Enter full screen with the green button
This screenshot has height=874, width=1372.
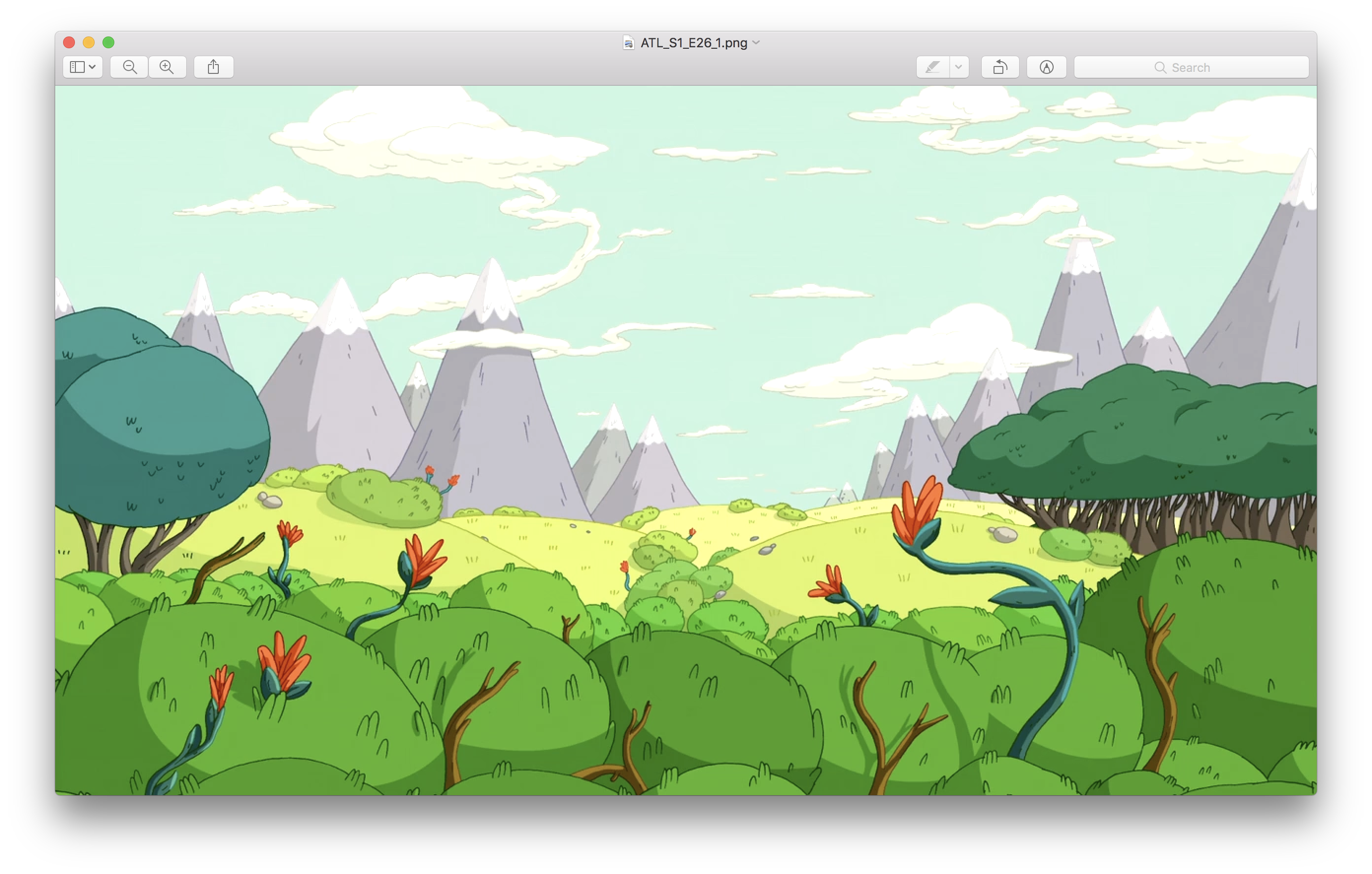pyautogui.click(x=109, y=42)
